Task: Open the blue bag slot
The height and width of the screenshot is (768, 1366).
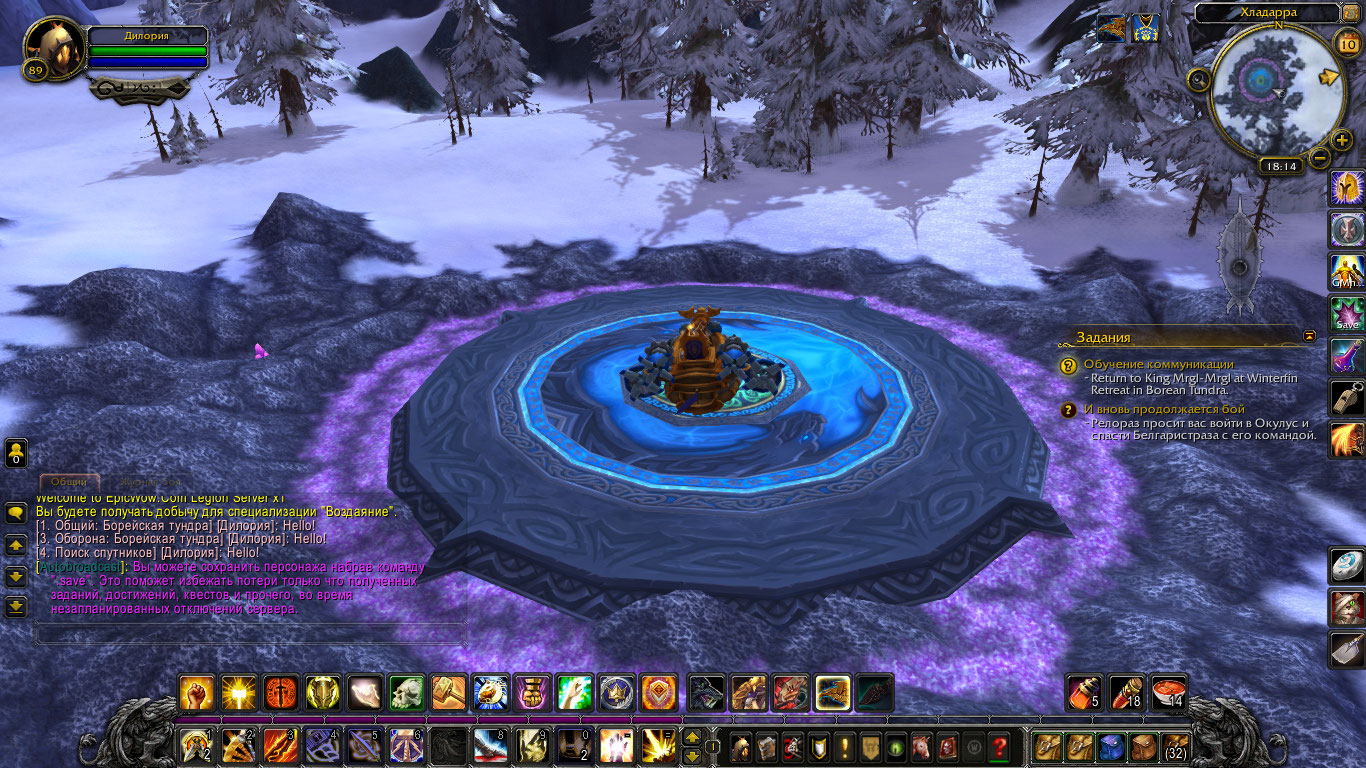Action: (1112, 746)
